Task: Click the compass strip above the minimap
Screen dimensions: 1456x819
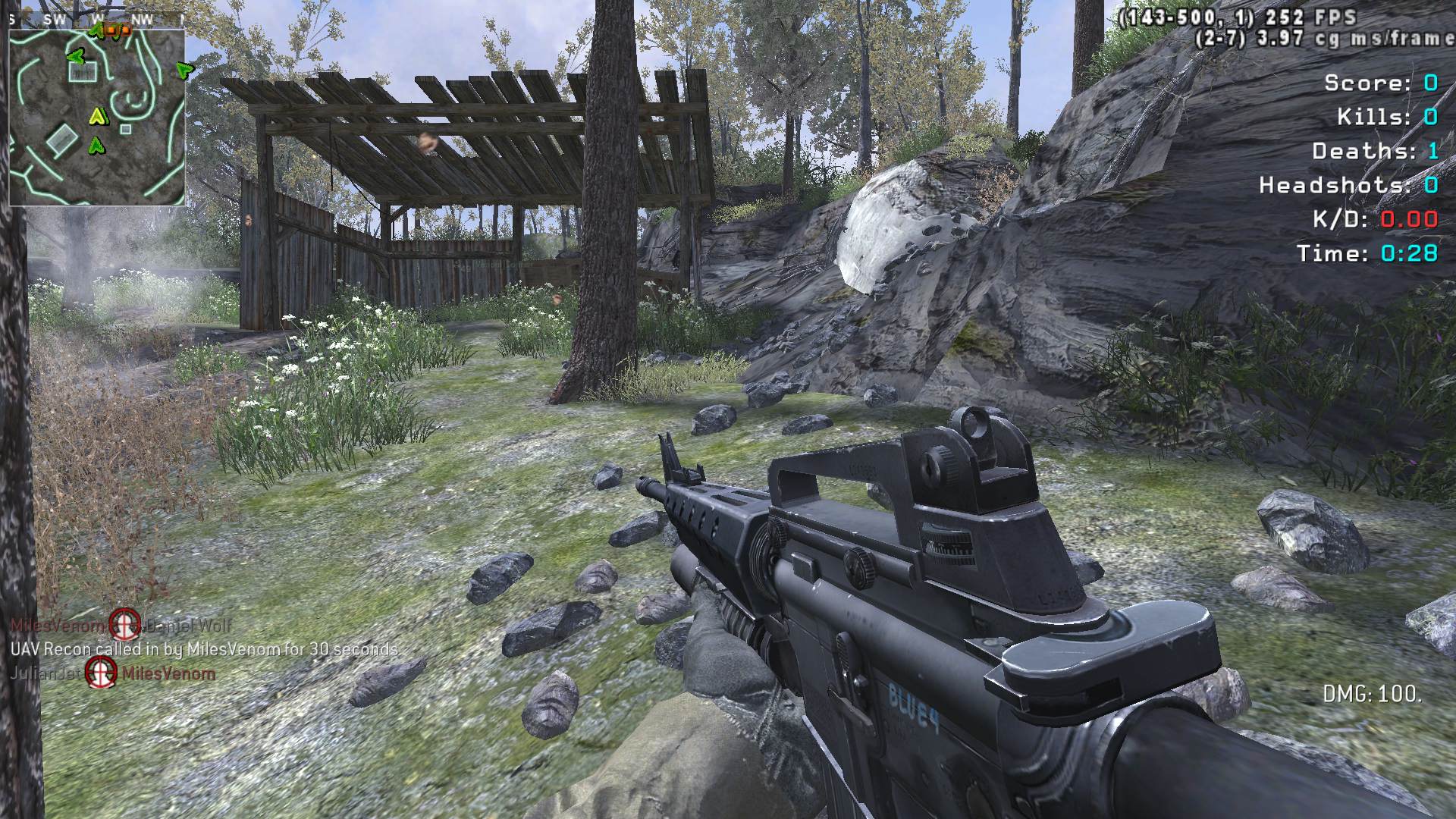Action: [x=97, y=20]
